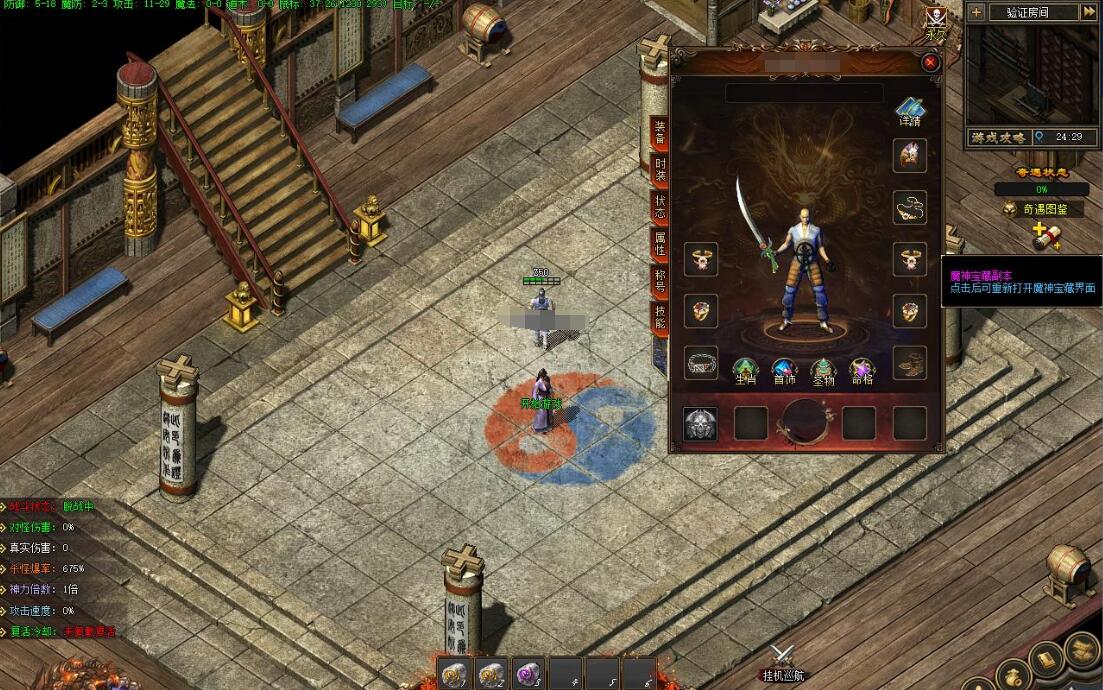Choose the 圣物 relic icon

(x=822, y=371)
